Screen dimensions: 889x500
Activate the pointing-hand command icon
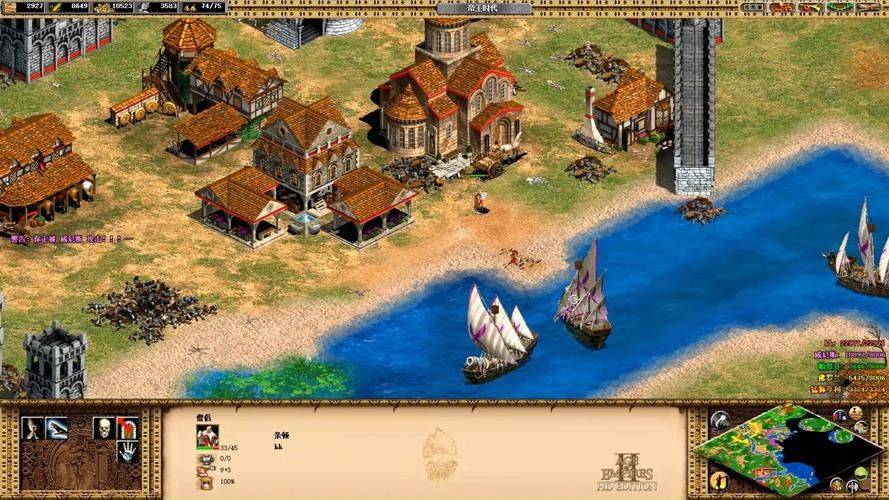[x=56, y=428]
